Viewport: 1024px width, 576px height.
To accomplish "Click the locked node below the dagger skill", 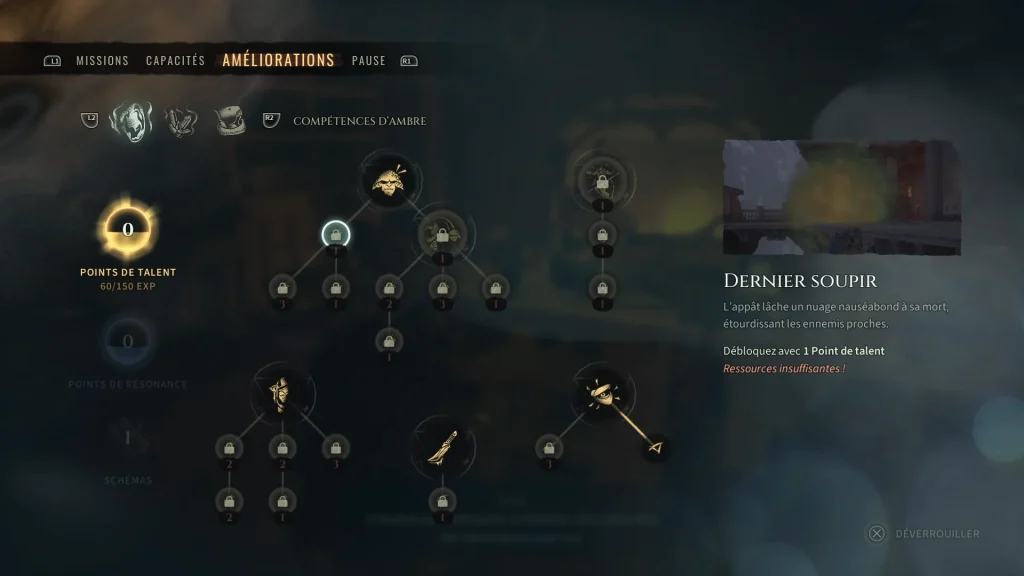I will [443, 501].
